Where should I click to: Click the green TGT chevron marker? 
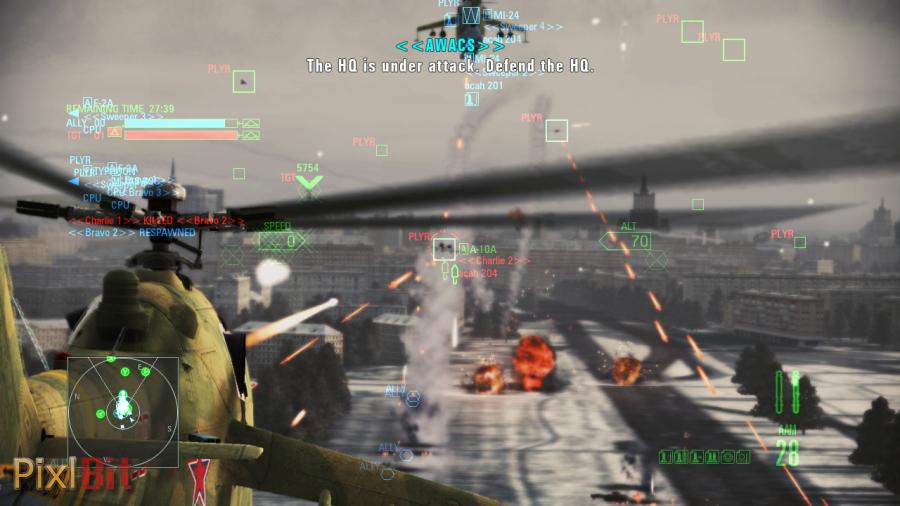coord(309,183)
